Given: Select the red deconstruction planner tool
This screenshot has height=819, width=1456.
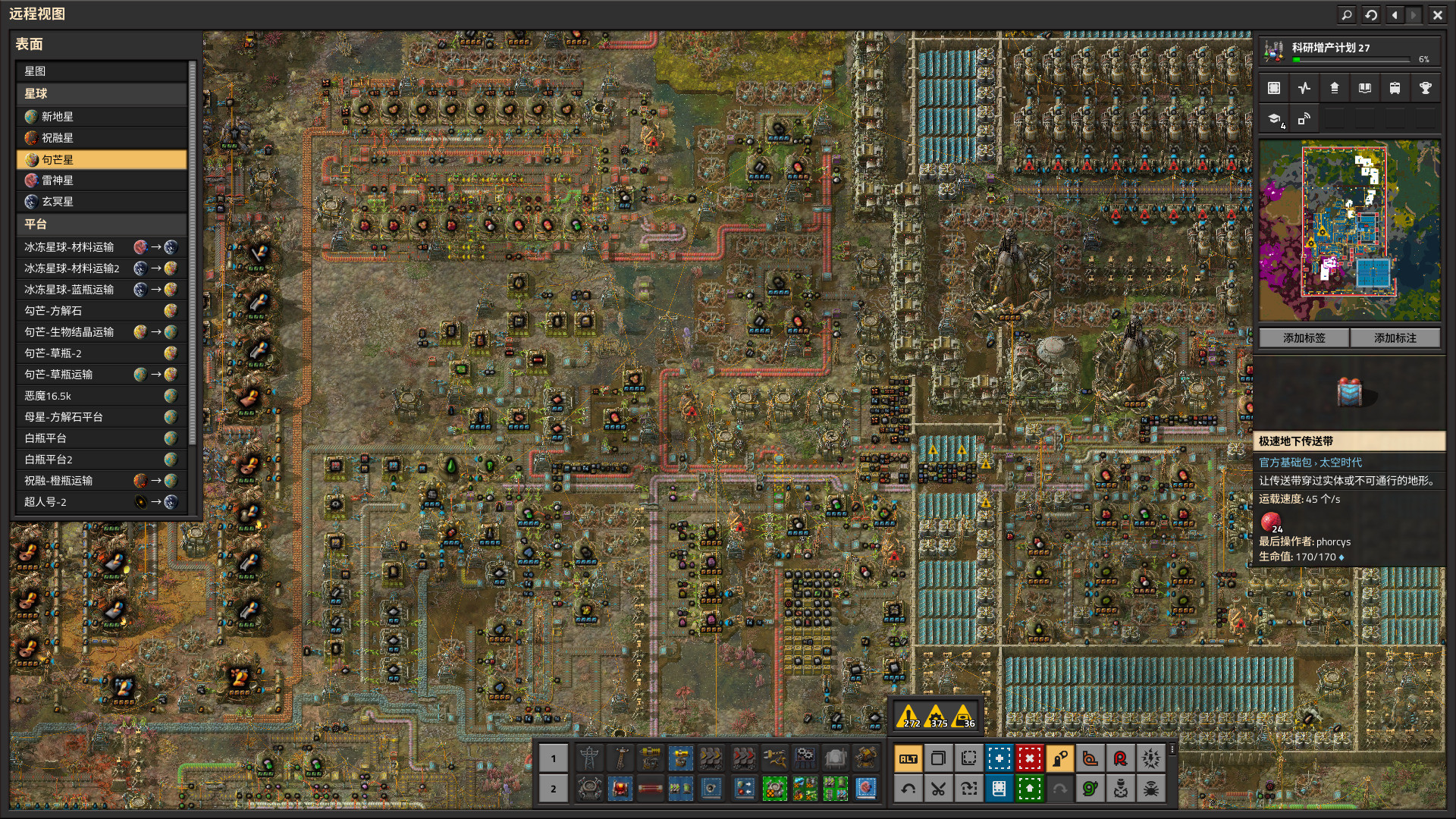Looking at the screenshot, I should click(1029, 758).
